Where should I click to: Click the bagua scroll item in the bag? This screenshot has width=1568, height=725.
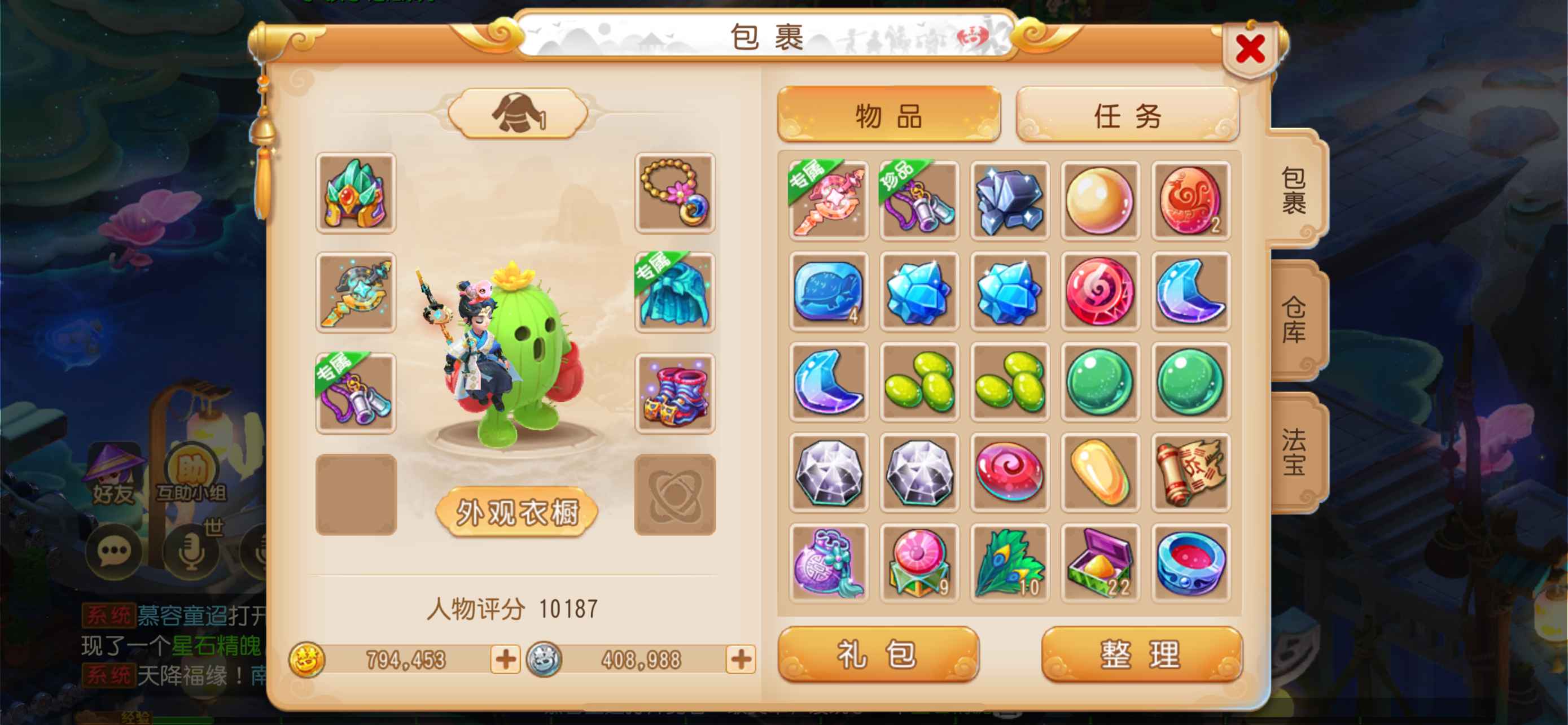pyautogui.click(x=1191, y=472)
